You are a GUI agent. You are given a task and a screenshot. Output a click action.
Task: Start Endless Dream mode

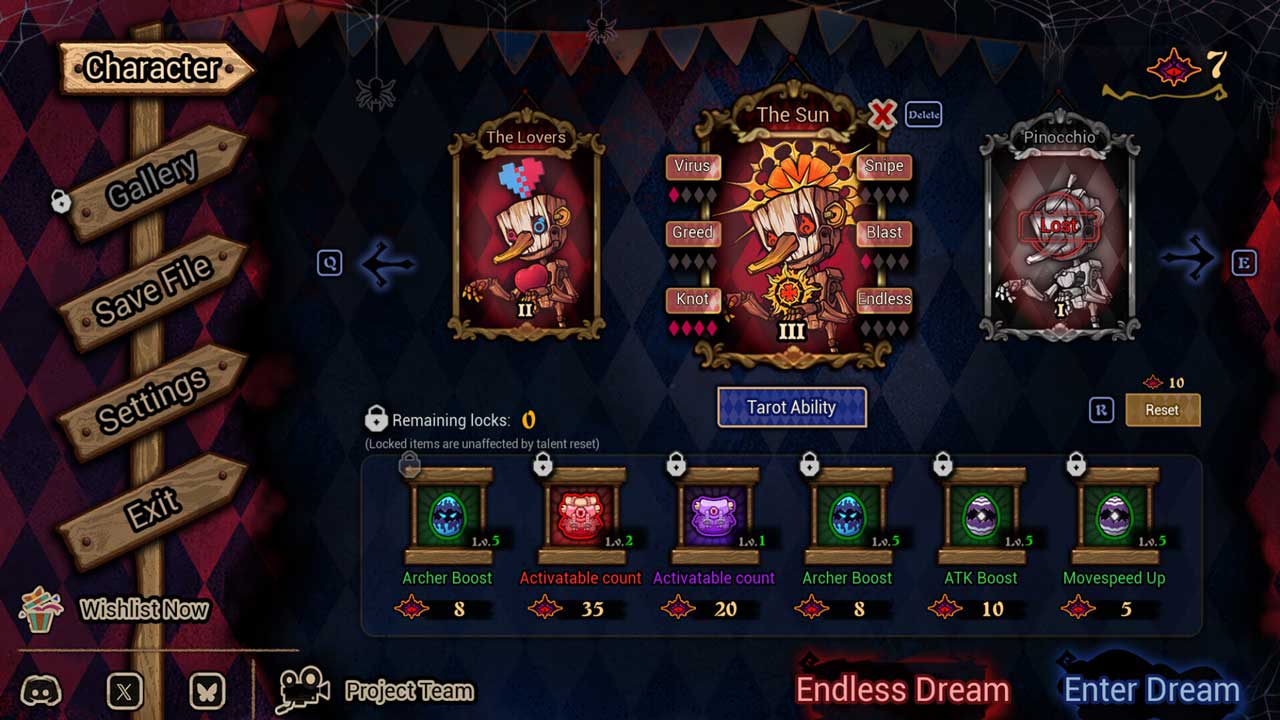902,689
